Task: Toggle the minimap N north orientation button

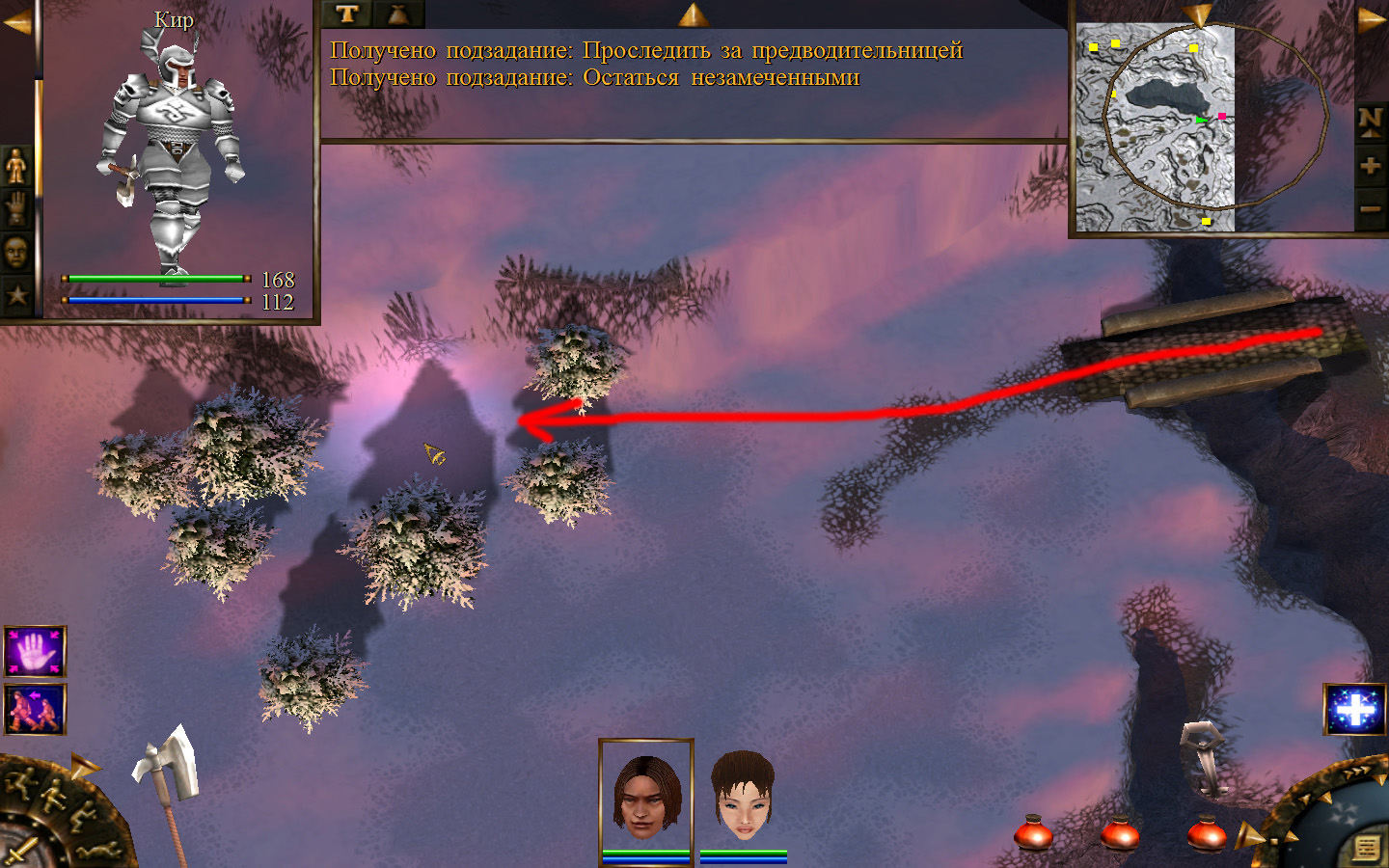Action: pos(1370,121)
